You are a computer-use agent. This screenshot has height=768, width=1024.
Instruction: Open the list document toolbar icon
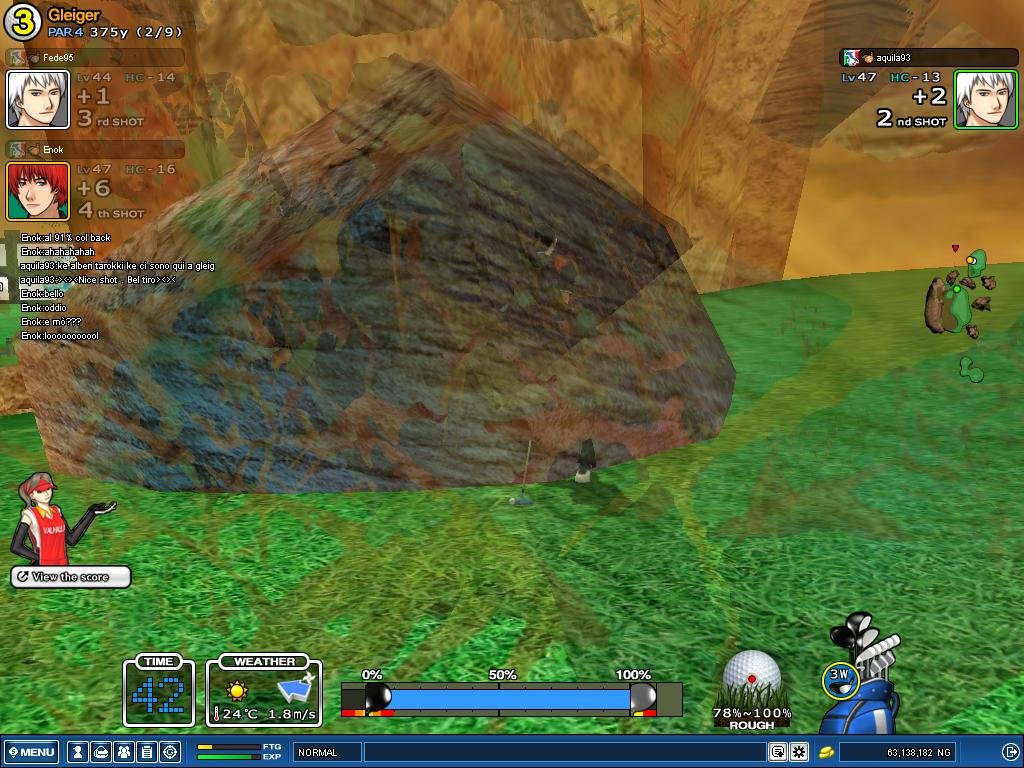pyautogui.click(x=147, y=752)
